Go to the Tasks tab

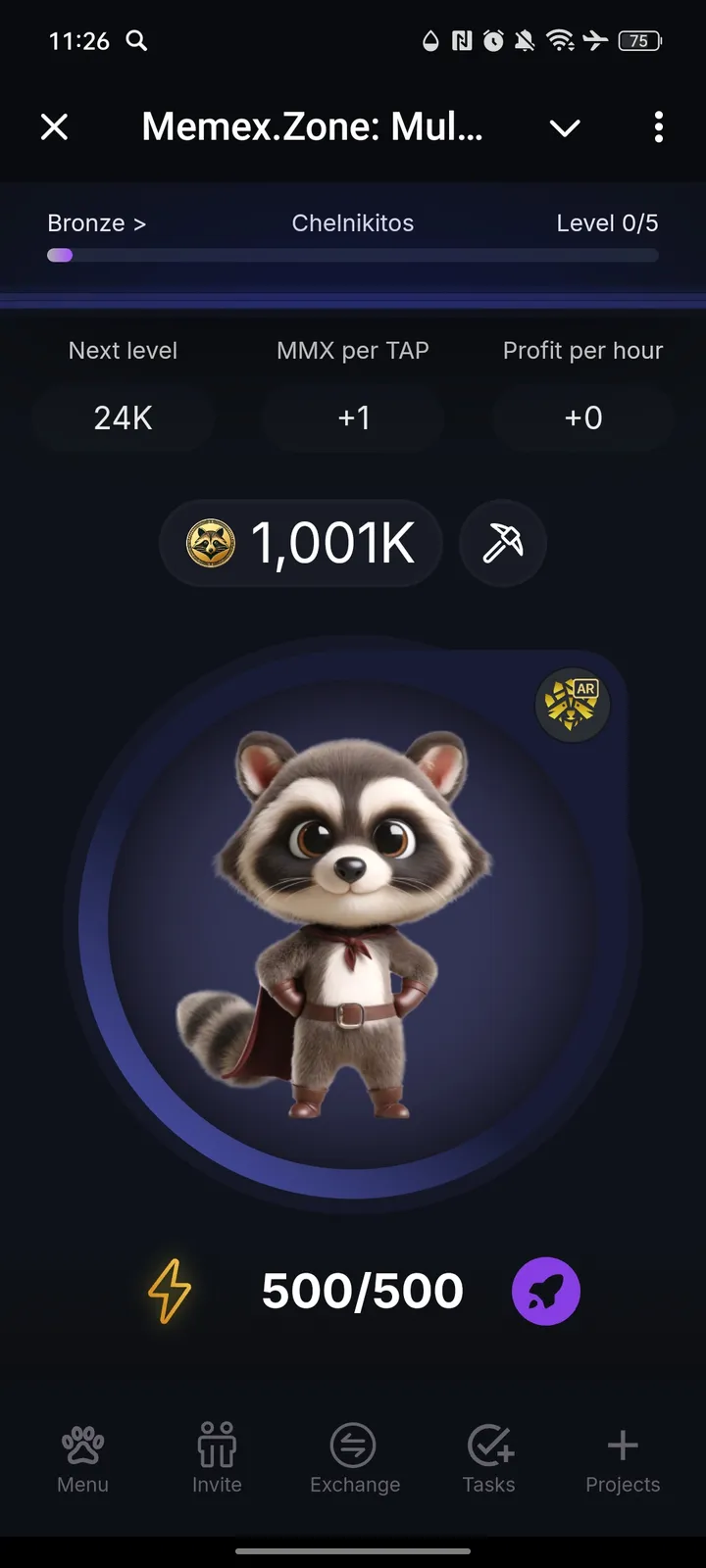point(488,1457)
